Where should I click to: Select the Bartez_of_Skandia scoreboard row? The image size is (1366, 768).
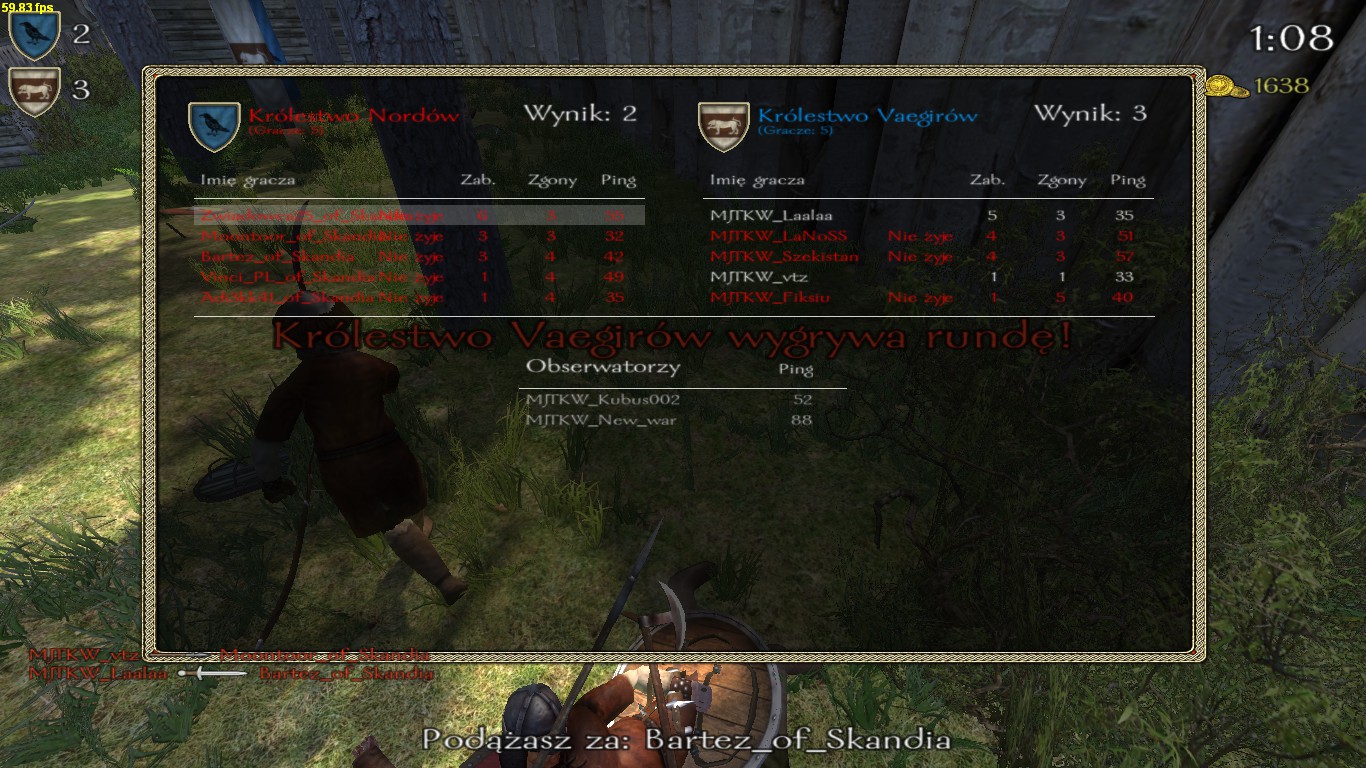[x=418, y=256]
